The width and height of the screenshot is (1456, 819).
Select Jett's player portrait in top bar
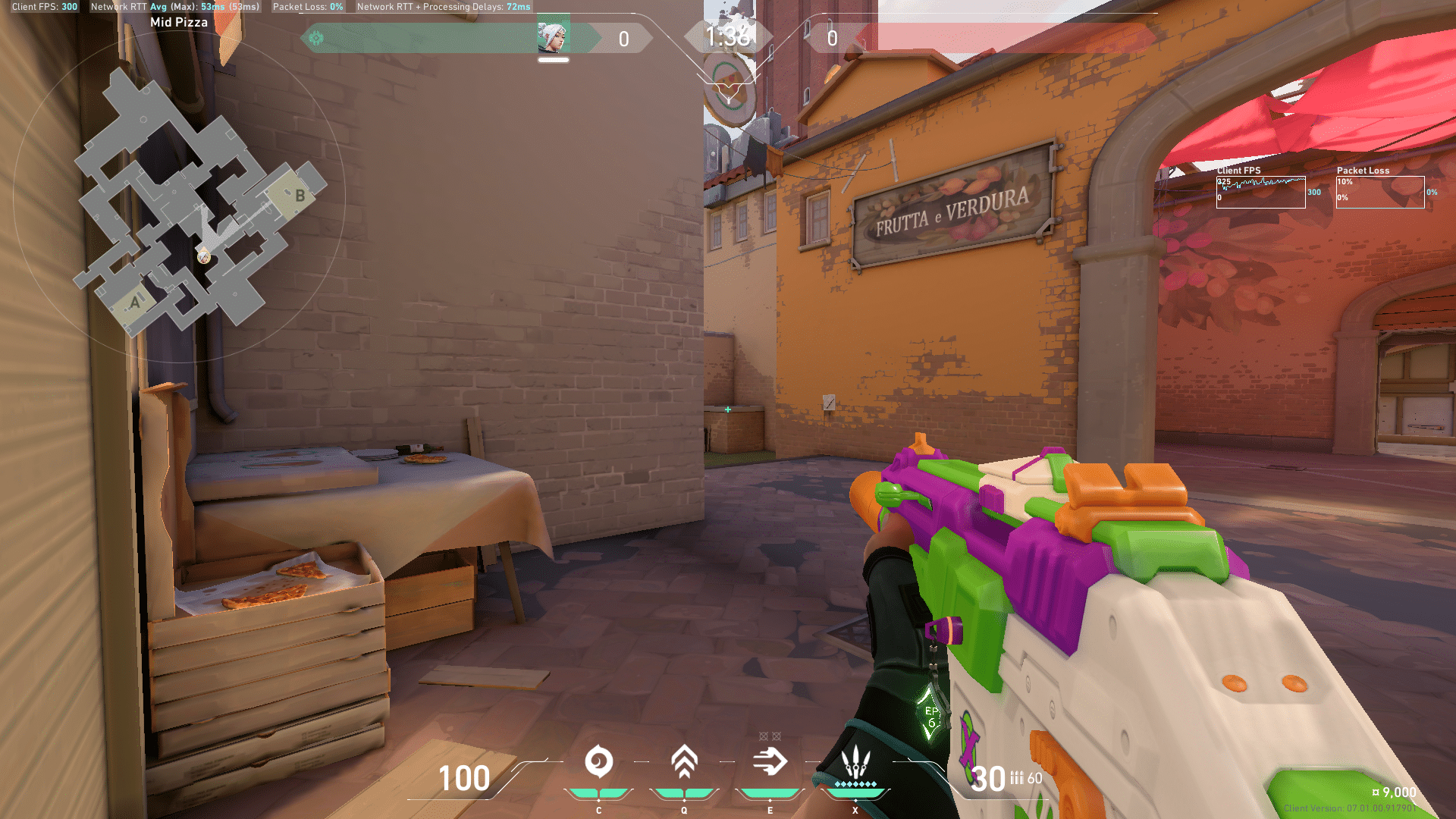tap(553, 36)
